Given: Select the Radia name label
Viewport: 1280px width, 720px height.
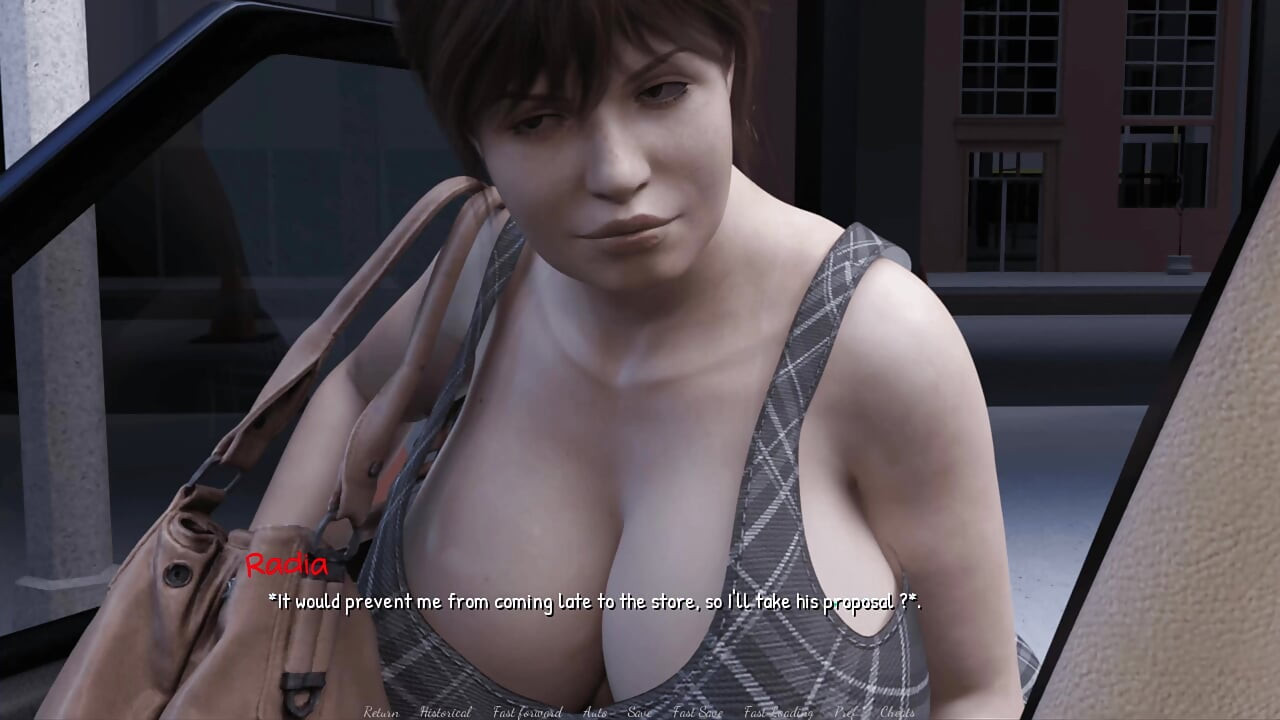Looking at the screenshot, I should (x=285, y=566).
